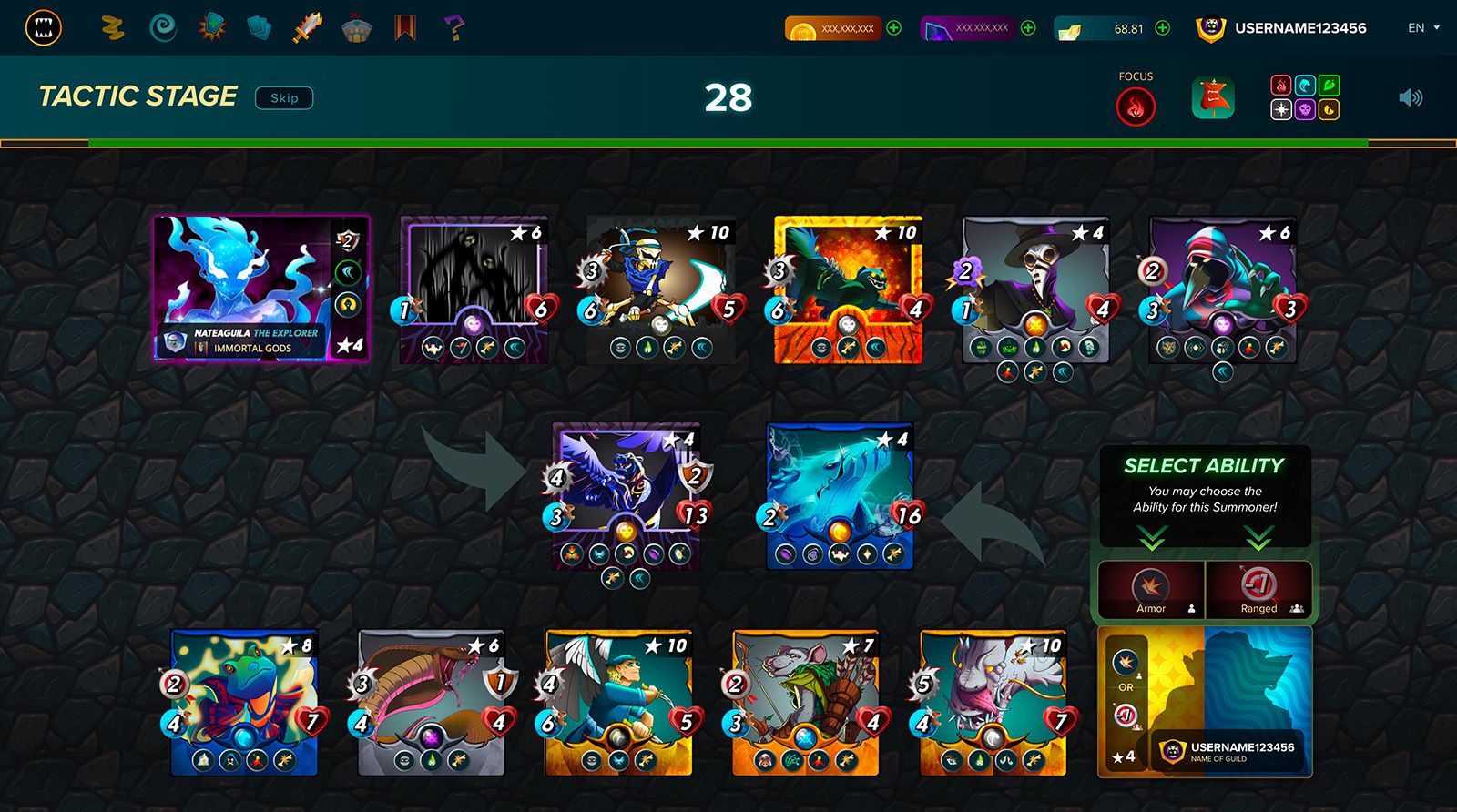This screenshot has width=1457, height=812.
Task: Select the blue ice beast card with 16 health
Action: tap(840, 496)
